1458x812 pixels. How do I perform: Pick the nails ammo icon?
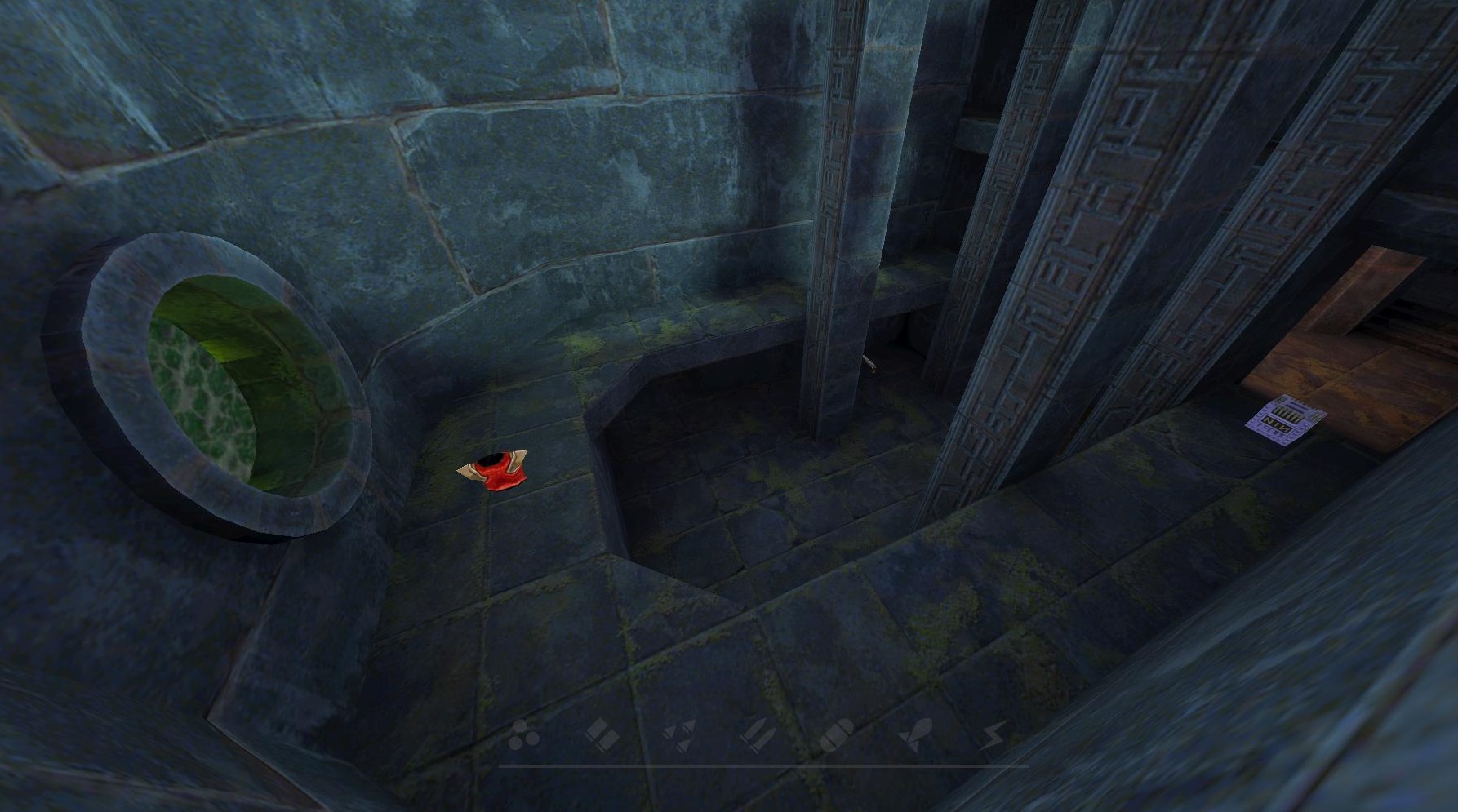[x=678, y=736]
